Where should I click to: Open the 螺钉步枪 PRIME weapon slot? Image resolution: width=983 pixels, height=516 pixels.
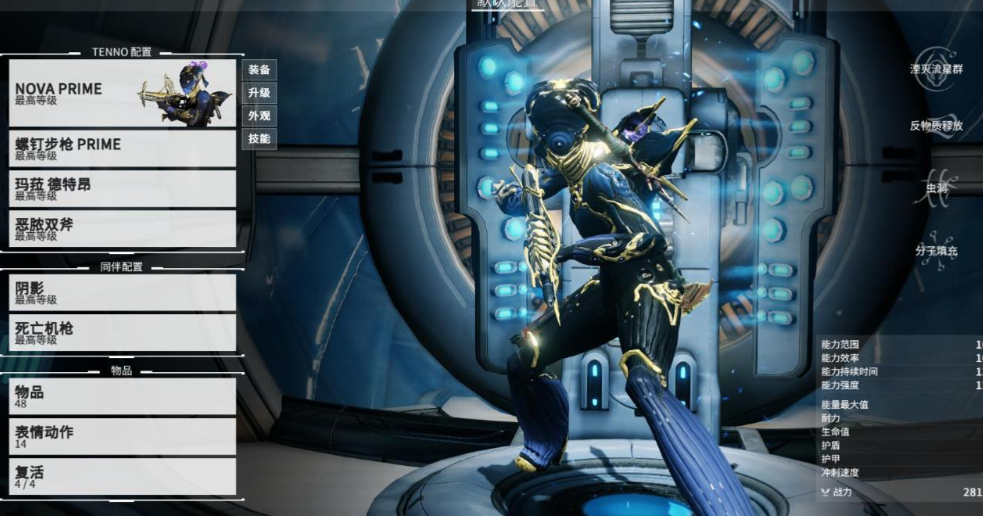tap(122, 149)
